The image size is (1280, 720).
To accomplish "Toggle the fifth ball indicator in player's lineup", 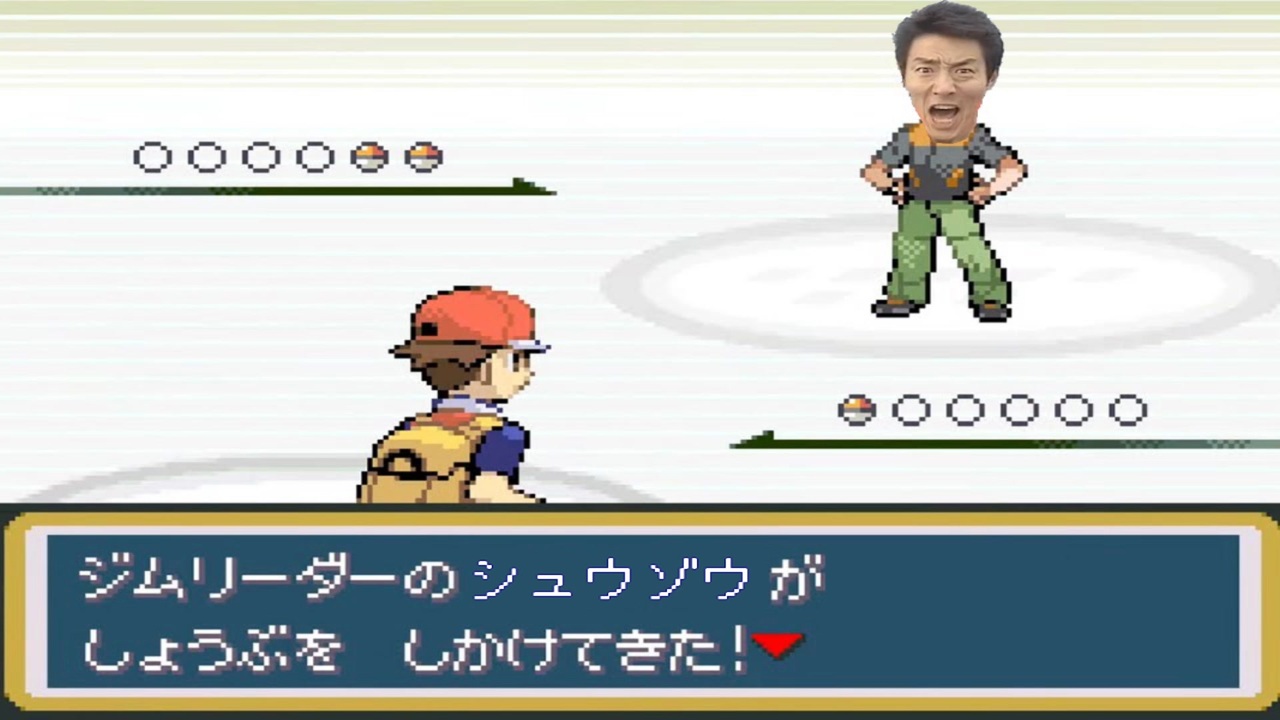I will coord(367,157).
